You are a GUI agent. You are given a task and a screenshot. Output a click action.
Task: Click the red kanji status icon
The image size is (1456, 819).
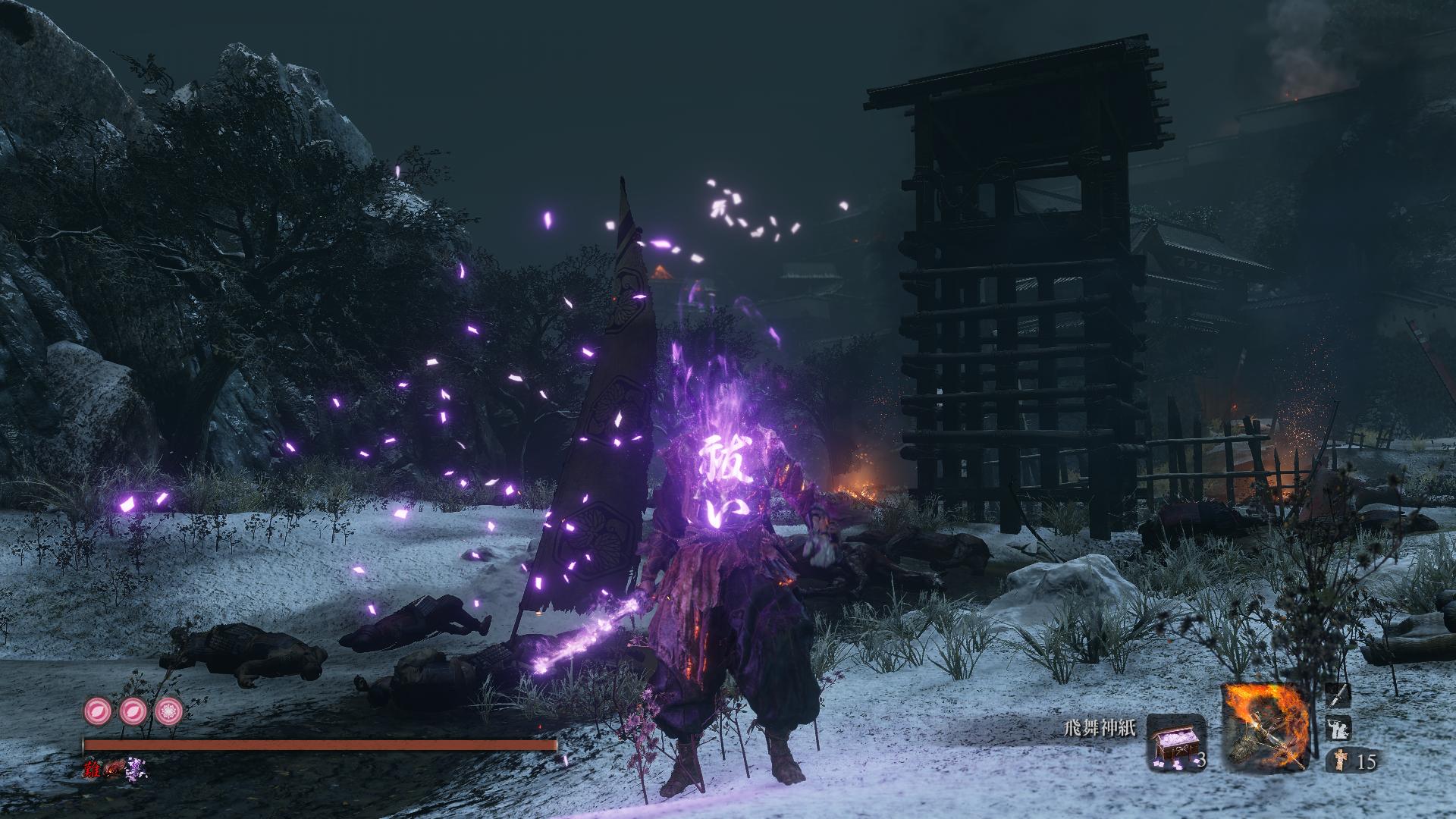click(93, 769)
